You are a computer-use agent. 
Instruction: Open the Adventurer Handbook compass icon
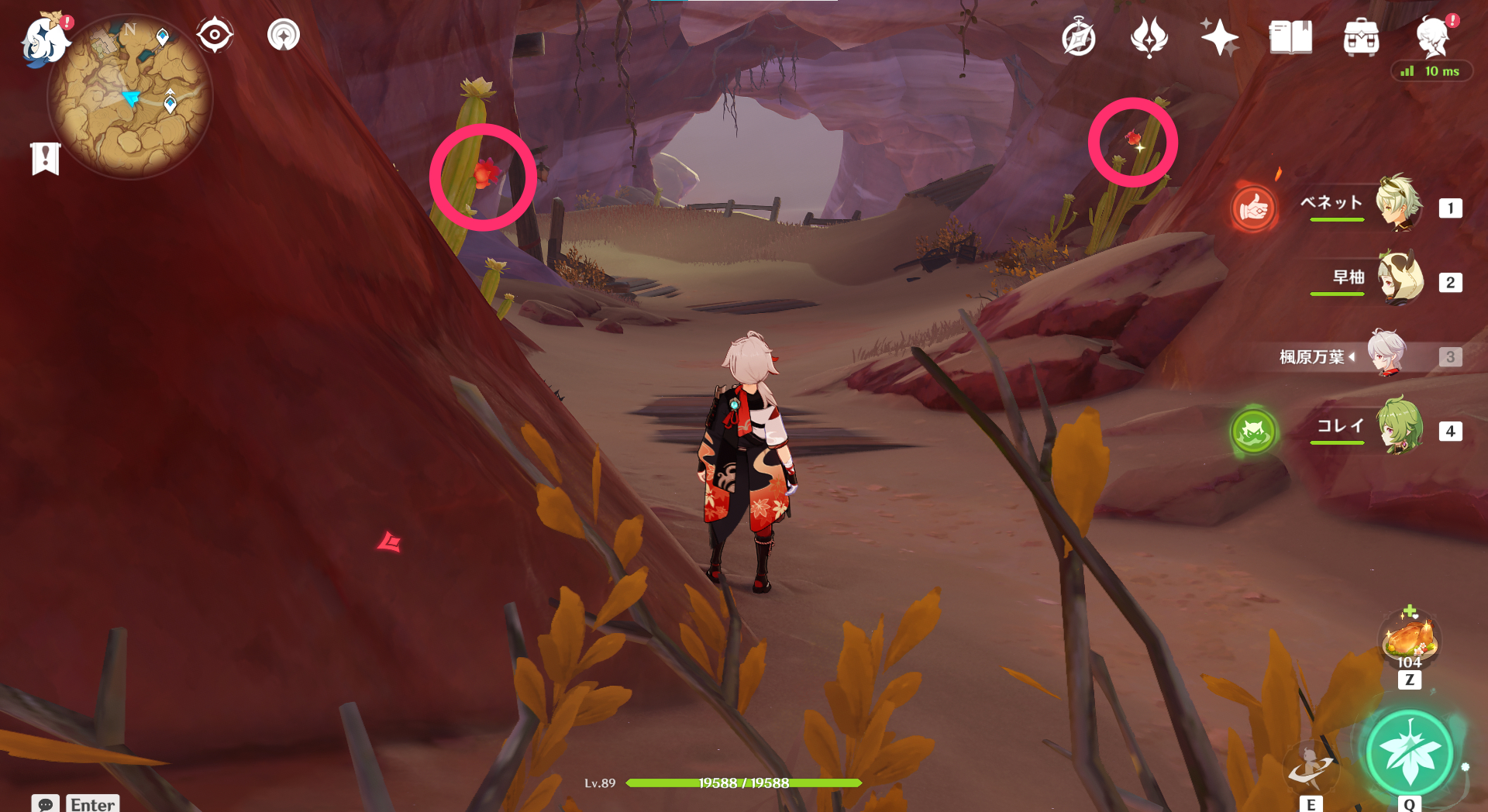pos(1080,36)
